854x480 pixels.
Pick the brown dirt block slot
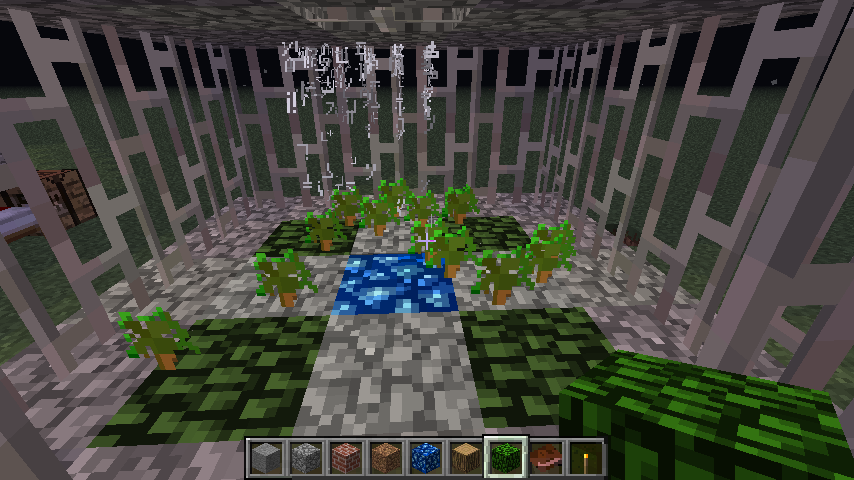coord(386,457)
